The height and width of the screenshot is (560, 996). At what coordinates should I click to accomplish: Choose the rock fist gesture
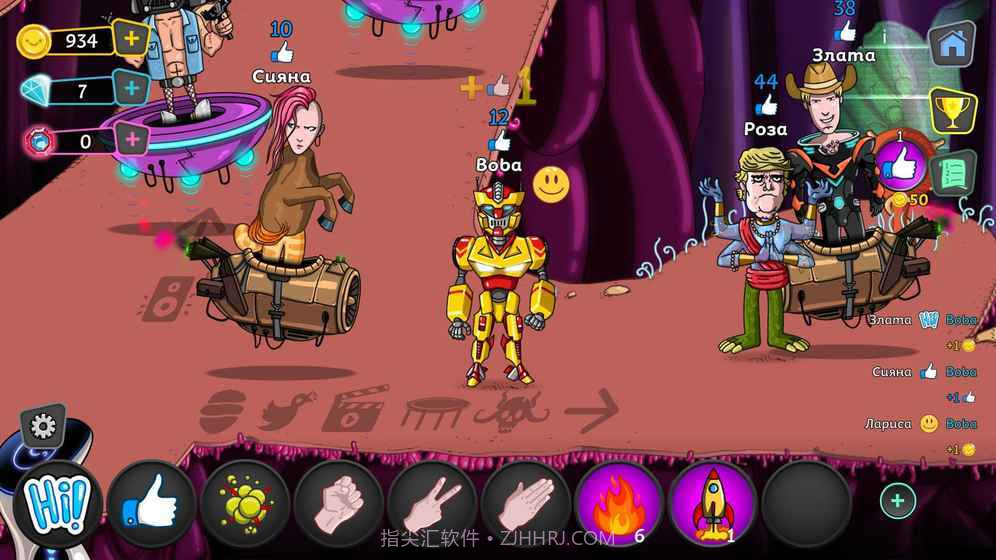click(339, 505)
